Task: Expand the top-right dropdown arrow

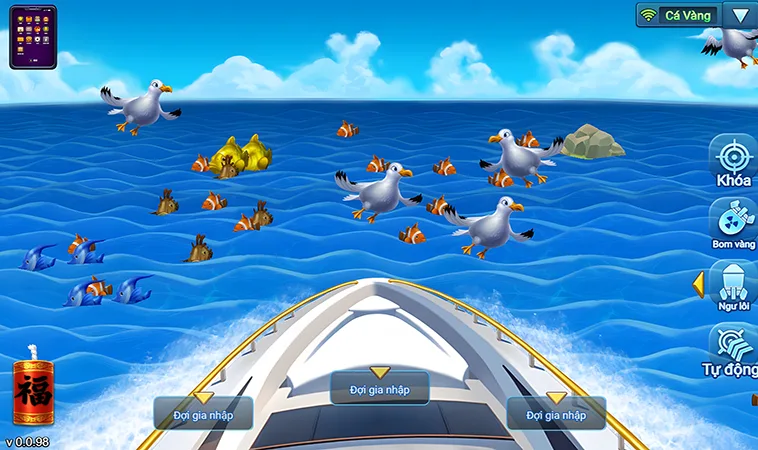Action: click(739, 15)
